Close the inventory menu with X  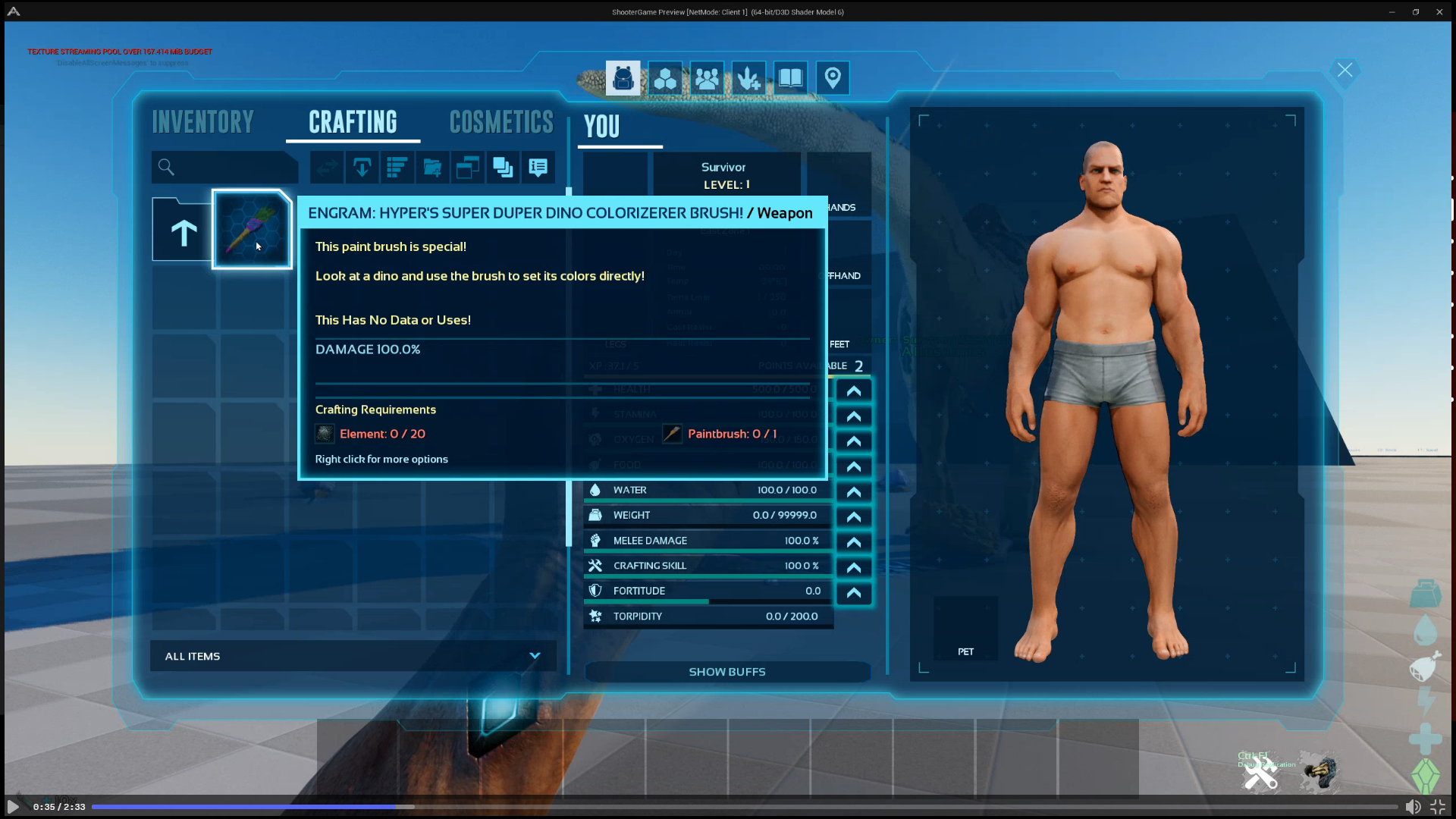click(x=1345, y=71)
